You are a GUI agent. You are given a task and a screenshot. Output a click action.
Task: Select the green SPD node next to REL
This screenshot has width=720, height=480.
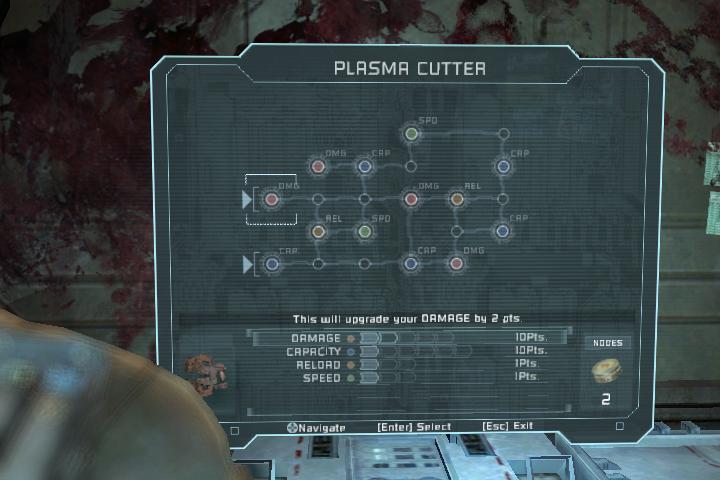tap(365, 231)
